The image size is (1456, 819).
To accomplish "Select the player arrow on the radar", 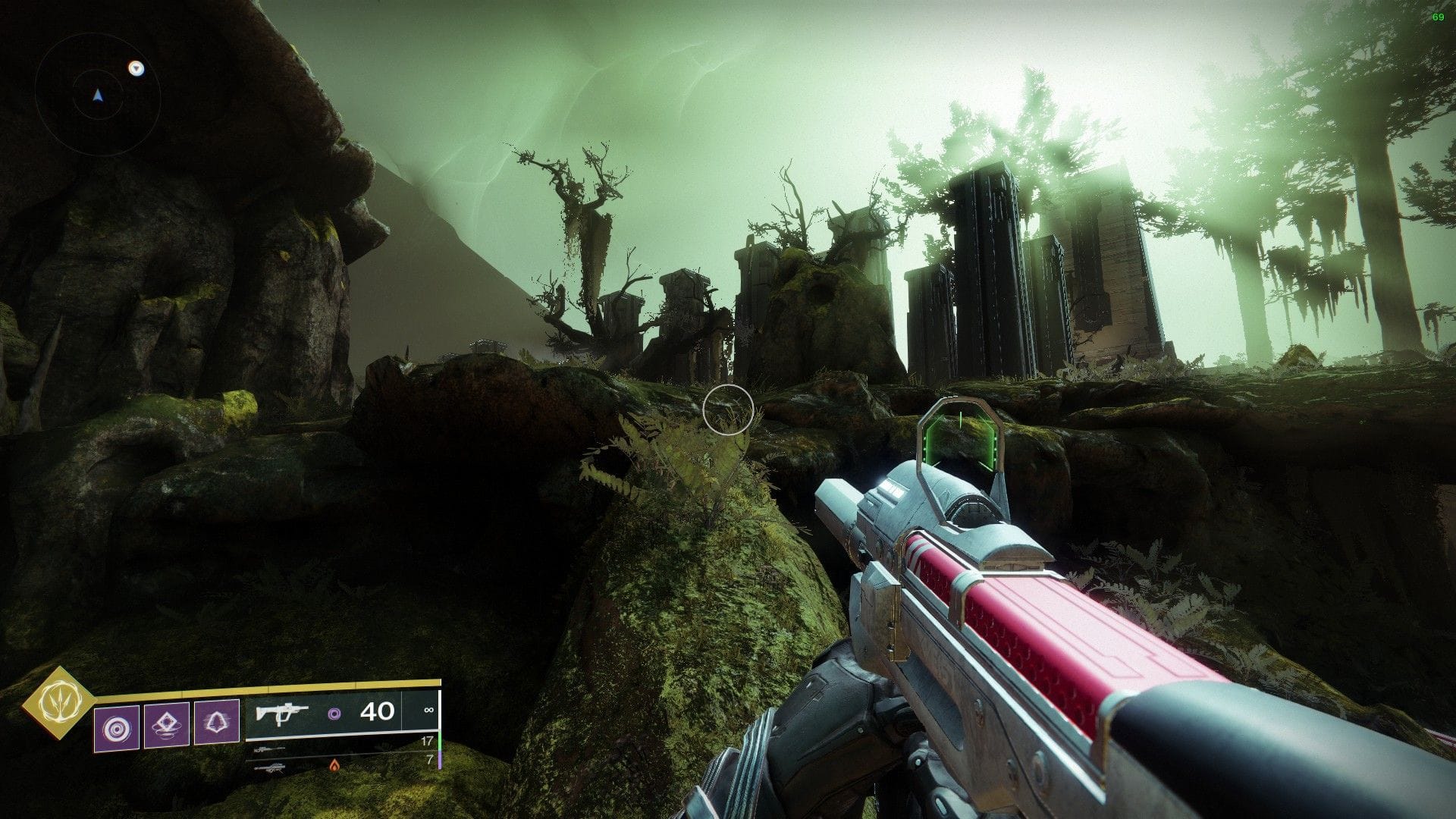I will [x=97, y=95].
